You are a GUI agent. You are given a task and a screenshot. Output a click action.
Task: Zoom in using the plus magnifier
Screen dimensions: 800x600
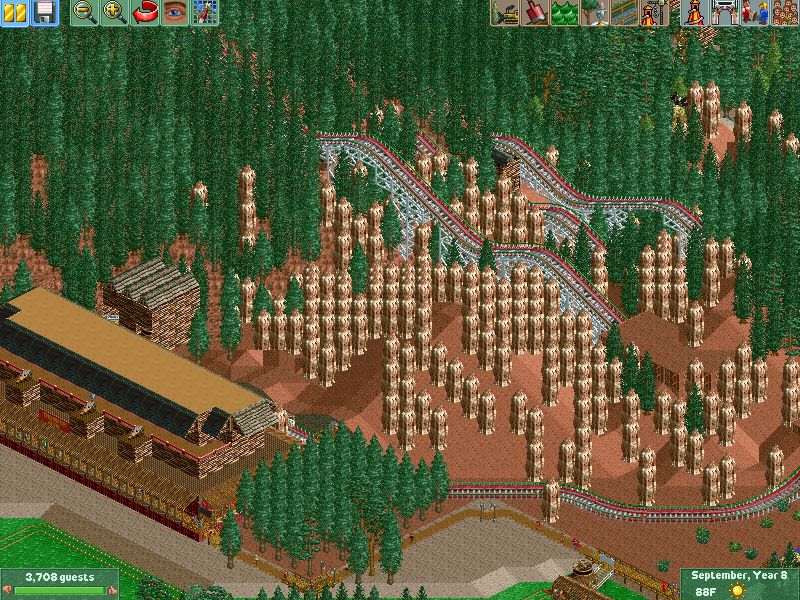(x=115, y=12)
